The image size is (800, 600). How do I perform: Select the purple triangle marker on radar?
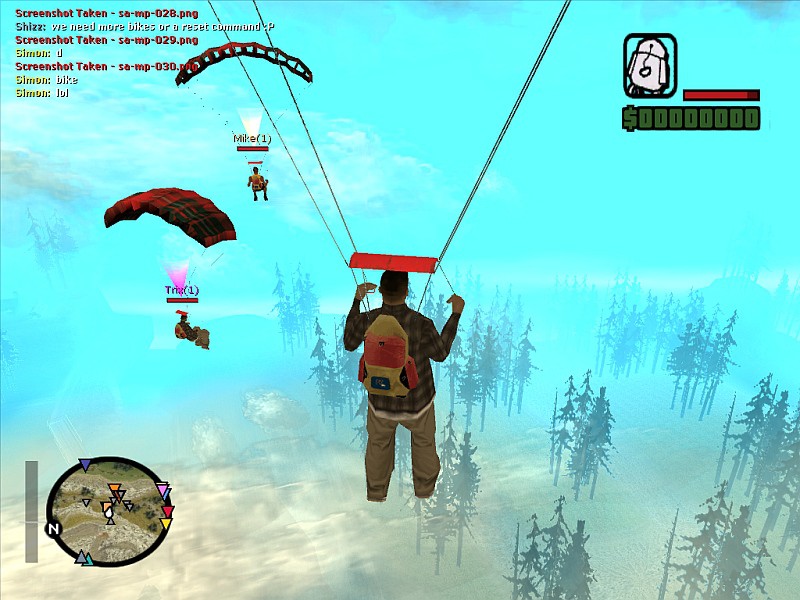[85, 465]
